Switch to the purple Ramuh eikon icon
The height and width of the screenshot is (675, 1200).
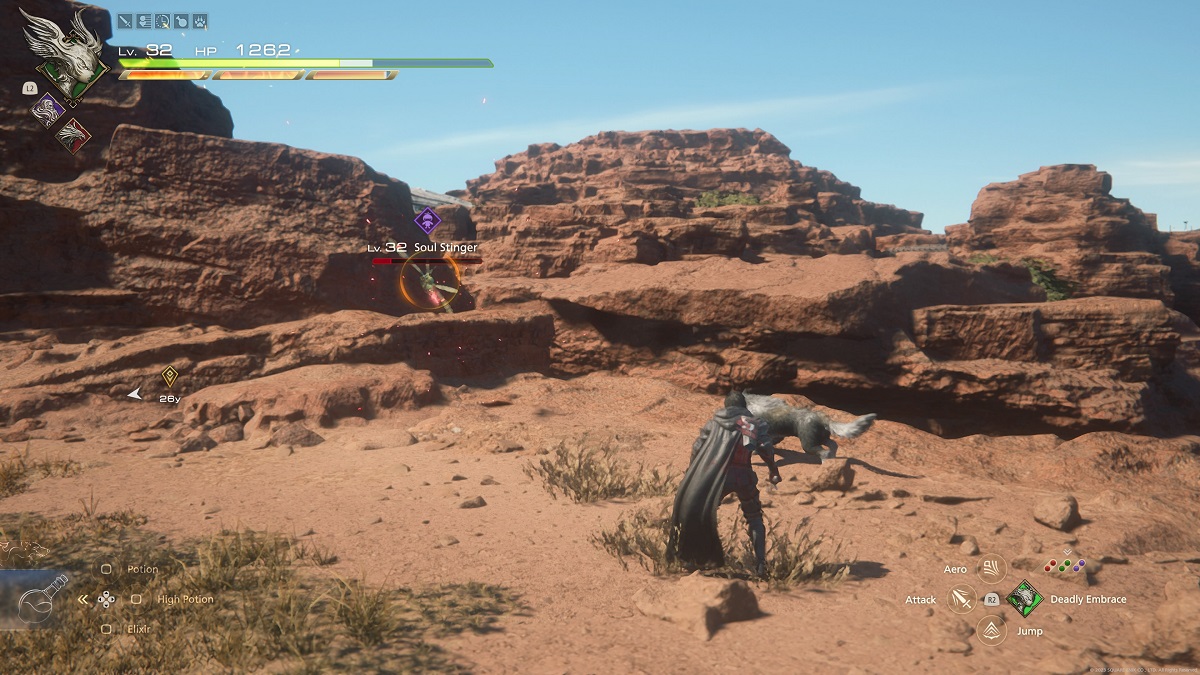pos(47,108)
